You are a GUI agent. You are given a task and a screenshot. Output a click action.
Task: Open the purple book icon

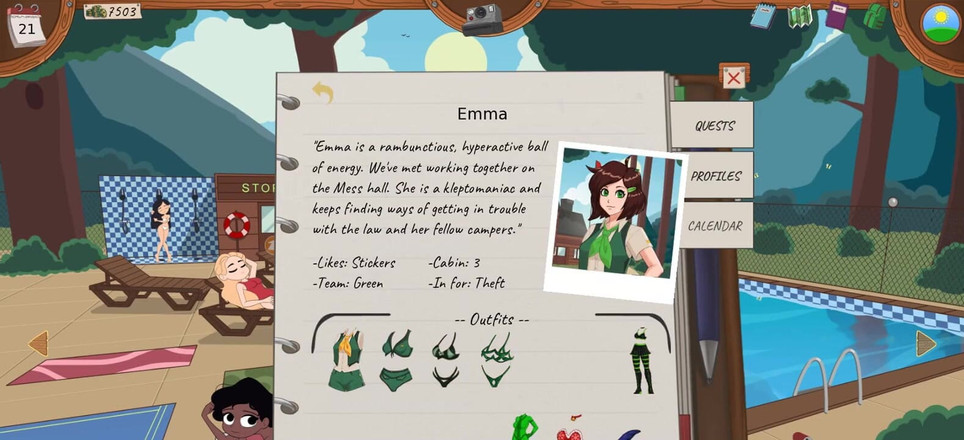(x=836, y=16)
